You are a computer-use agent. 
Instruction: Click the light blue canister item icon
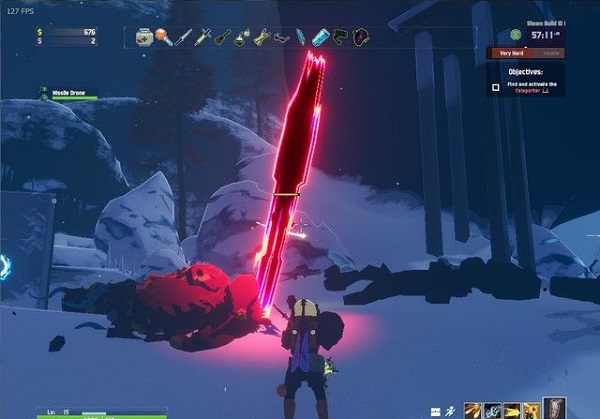pos(319,38)
